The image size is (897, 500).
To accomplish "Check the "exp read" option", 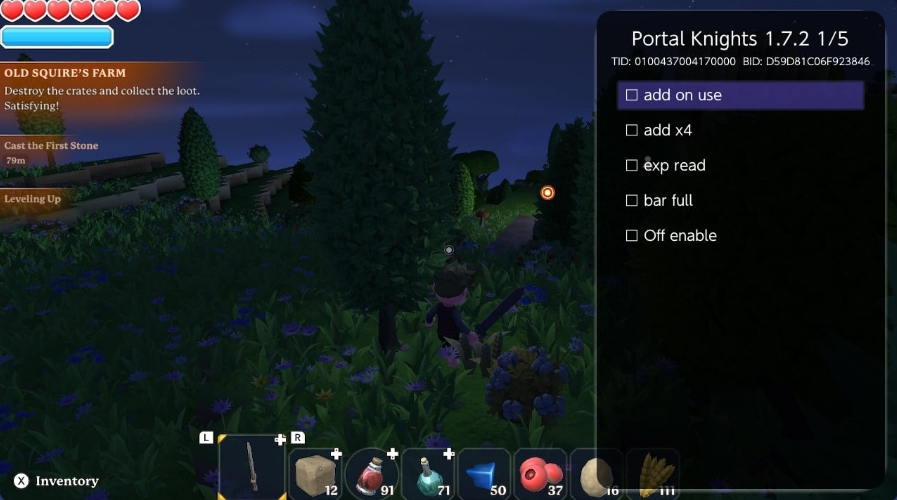I will click(x=632, y=165).
